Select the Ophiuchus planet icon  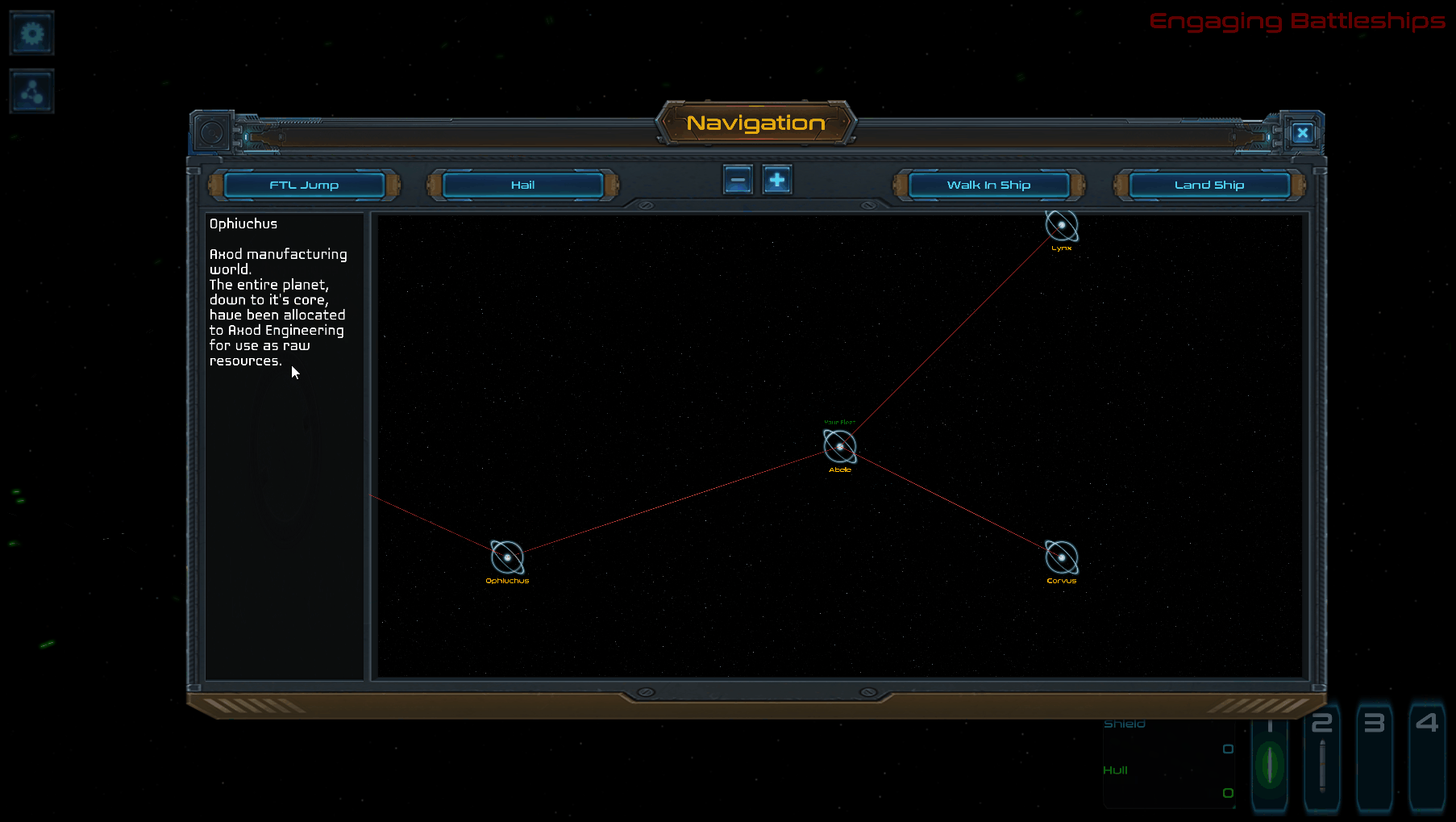click(506, 556)
